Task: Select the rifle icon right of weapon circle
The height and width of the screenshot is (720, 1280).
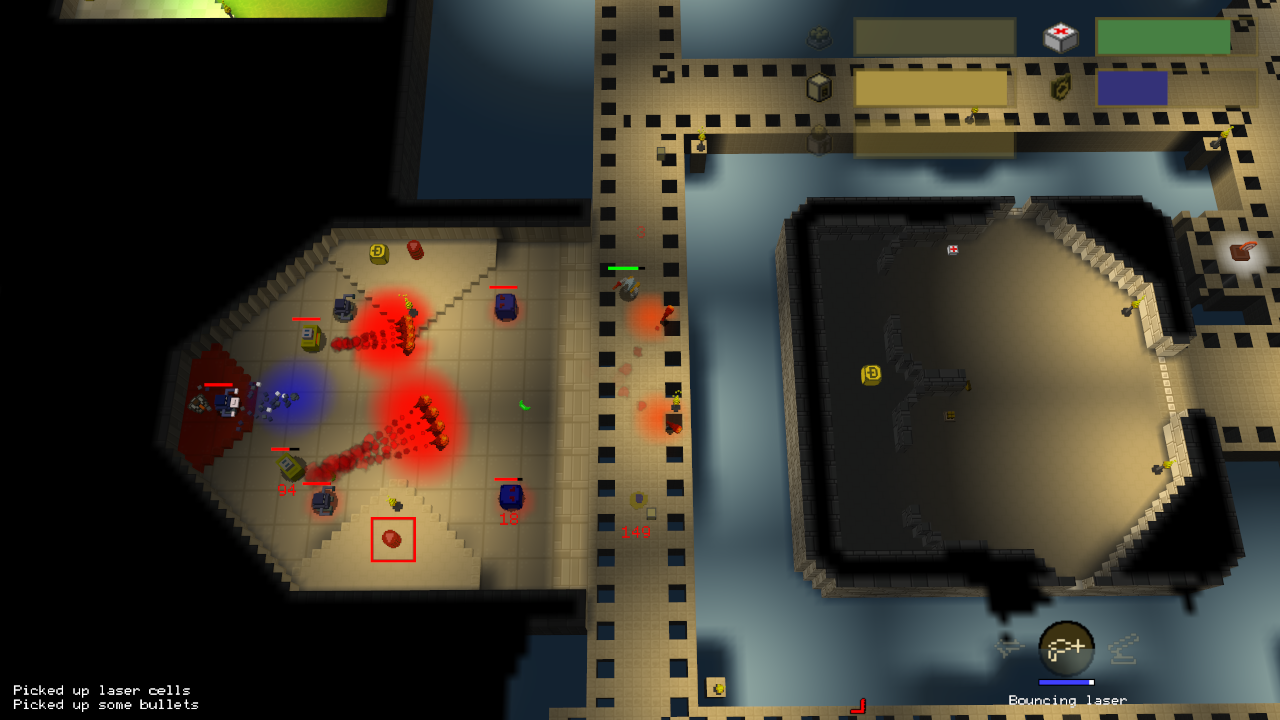Action: click(1122, 650)
